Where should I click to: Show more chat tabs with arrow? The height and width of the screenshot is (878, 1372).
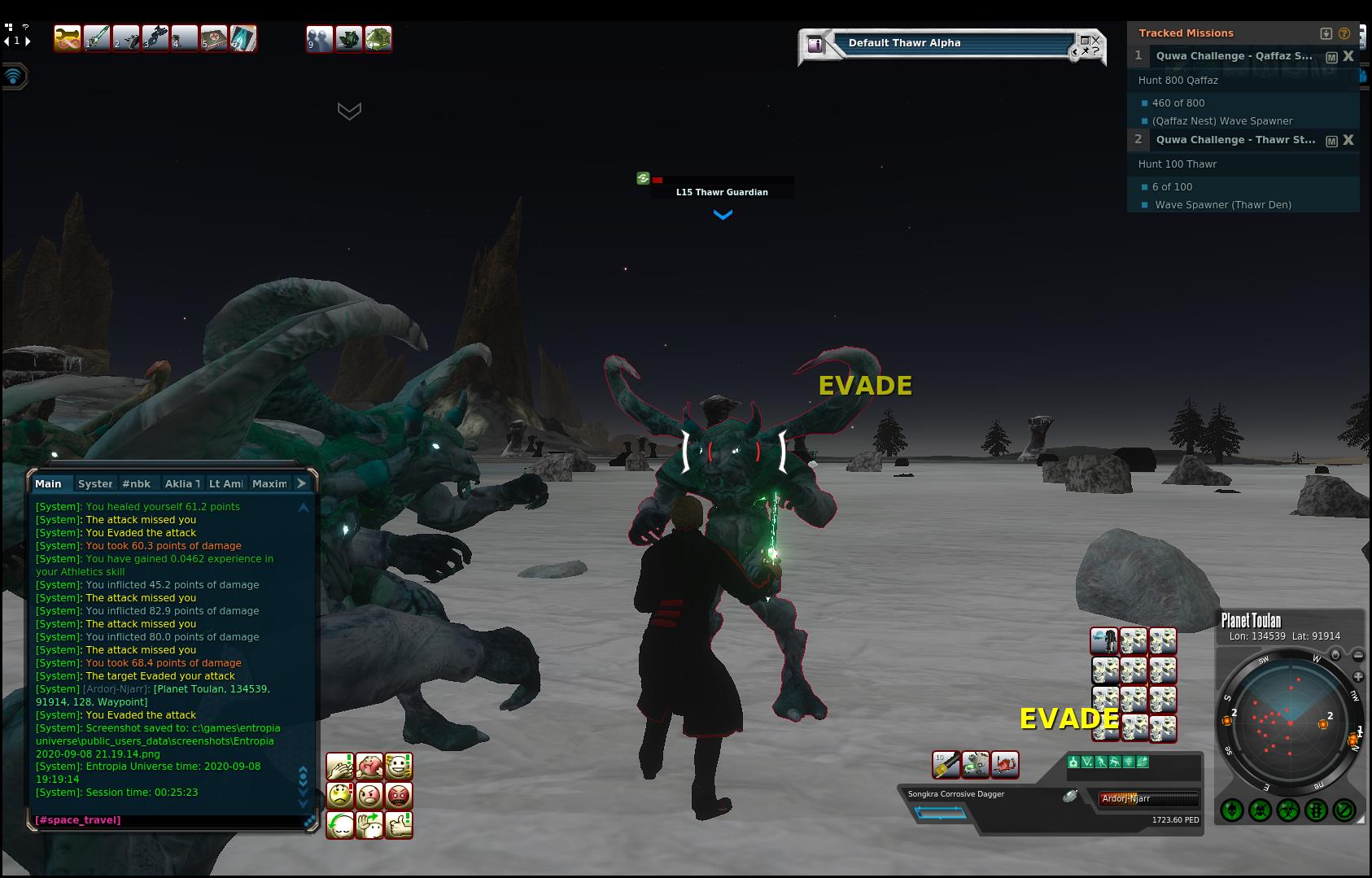pyautogui.click(x=301, y=483)
